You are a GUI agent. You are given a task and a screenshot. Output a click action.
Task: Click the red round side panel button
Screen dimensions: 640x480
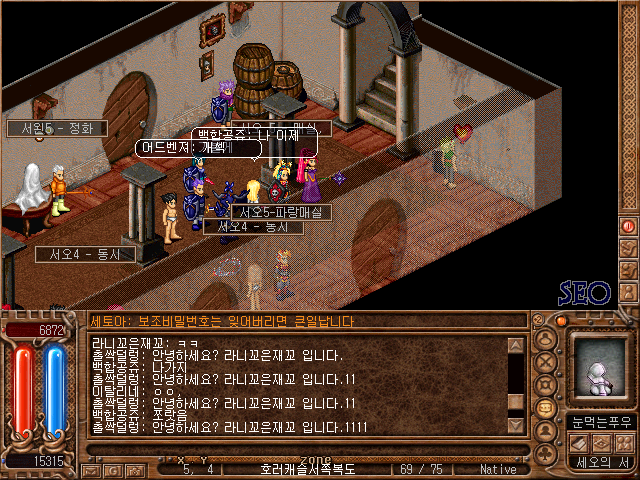pos(628,226)
